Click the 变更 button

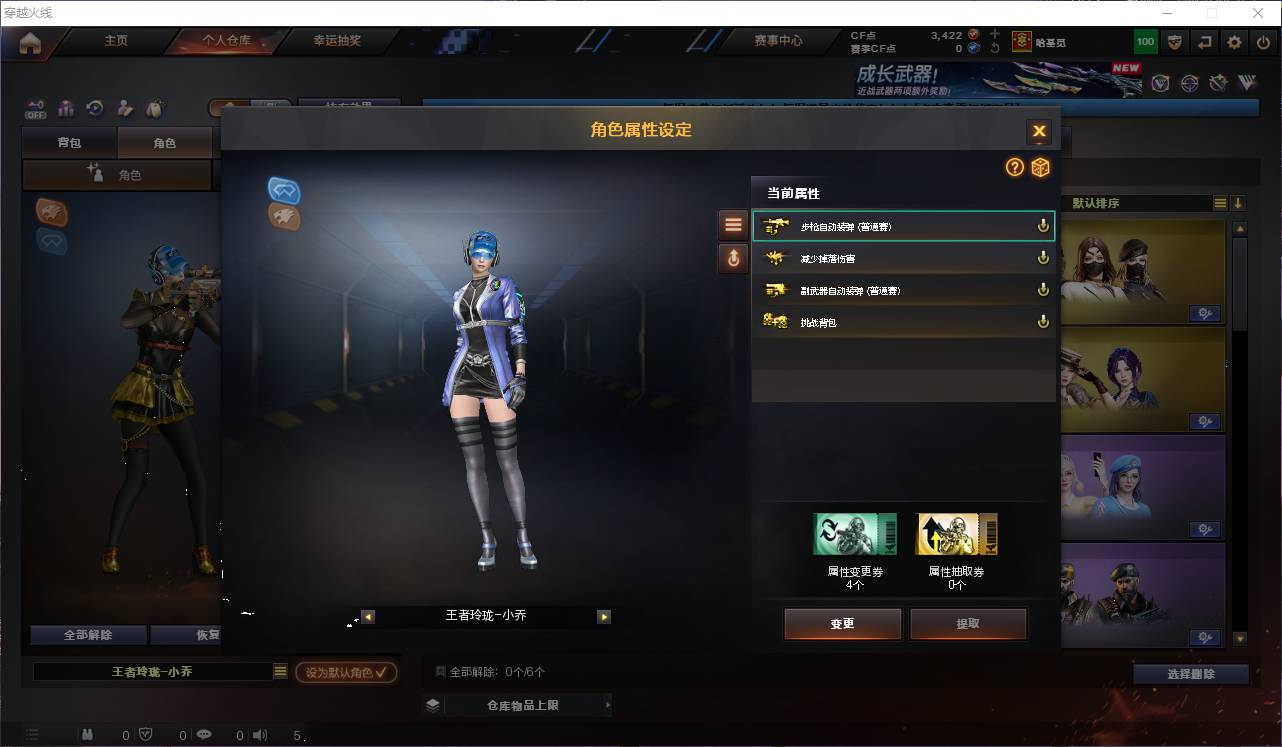point(842,623)
